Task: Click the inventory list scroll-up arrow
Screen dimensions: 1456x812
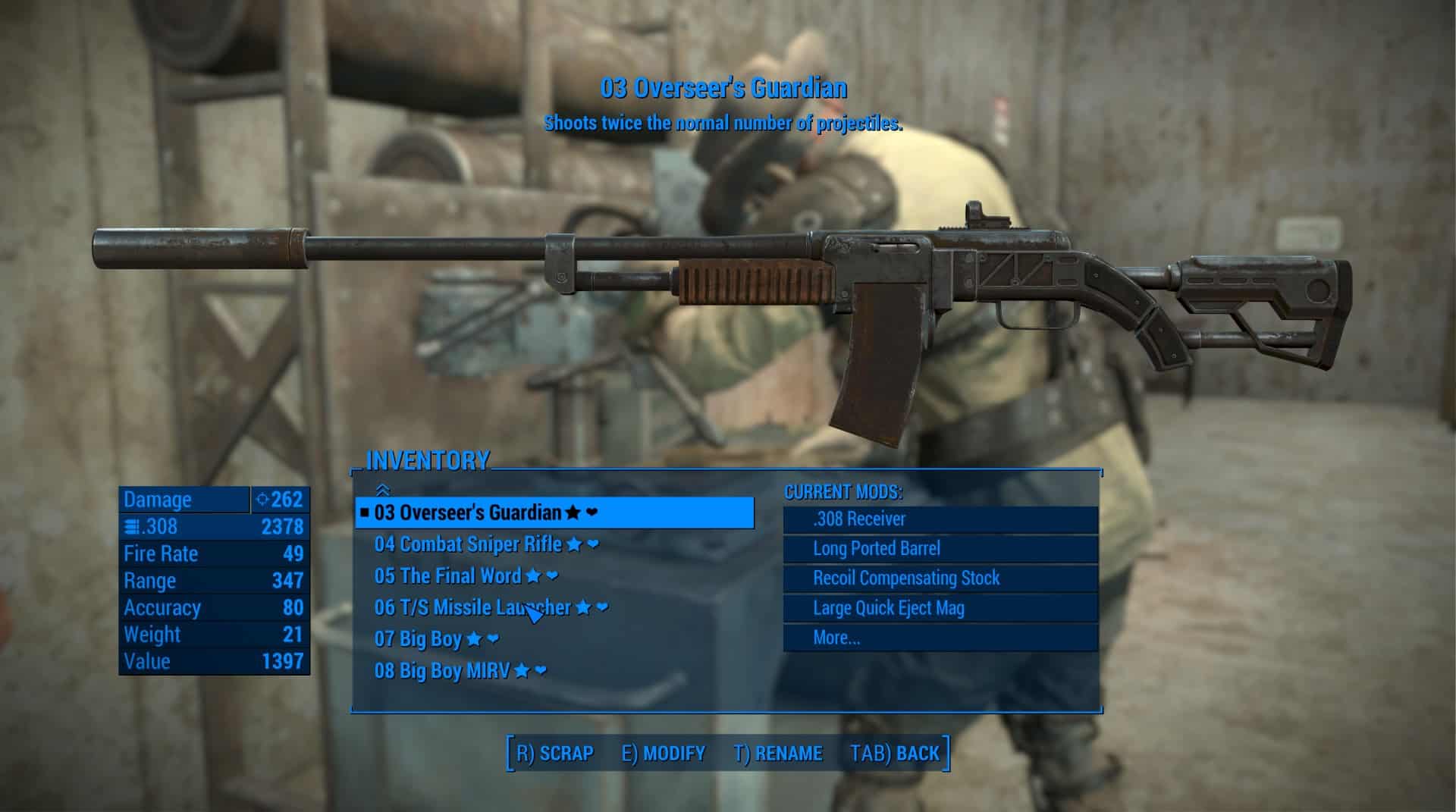Action: click(383, 491)
